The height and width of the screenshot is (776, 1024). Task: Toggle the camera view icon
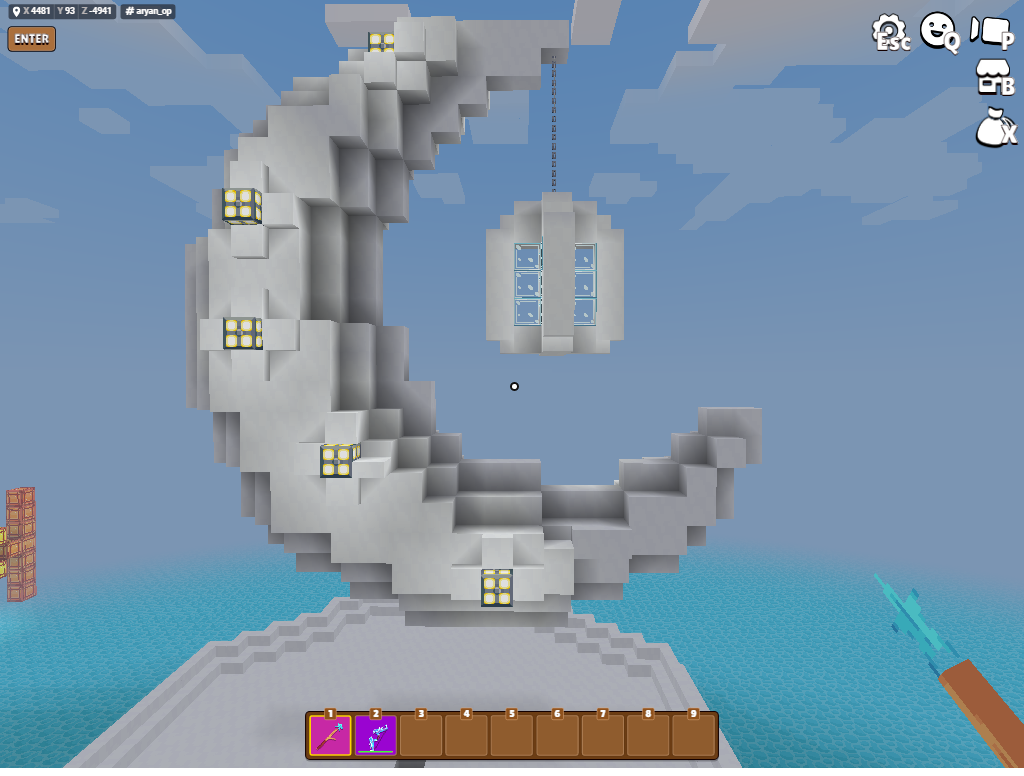click(x=991, y=31)
